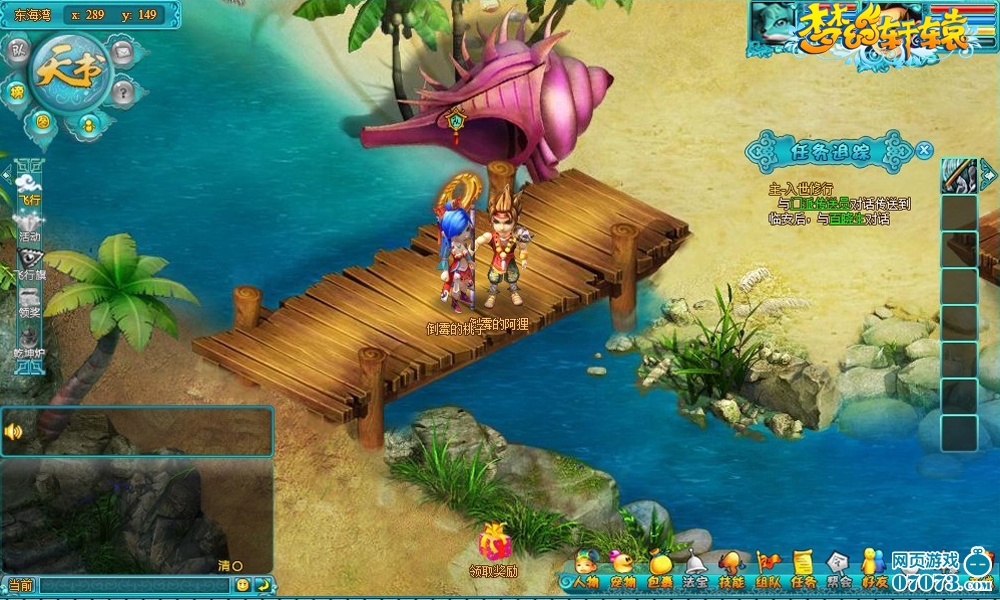Claim the 领取奖励 gift box
The width and height of the screenshot is (1000, 600).
pyautogui.click(x=494, y=543)
